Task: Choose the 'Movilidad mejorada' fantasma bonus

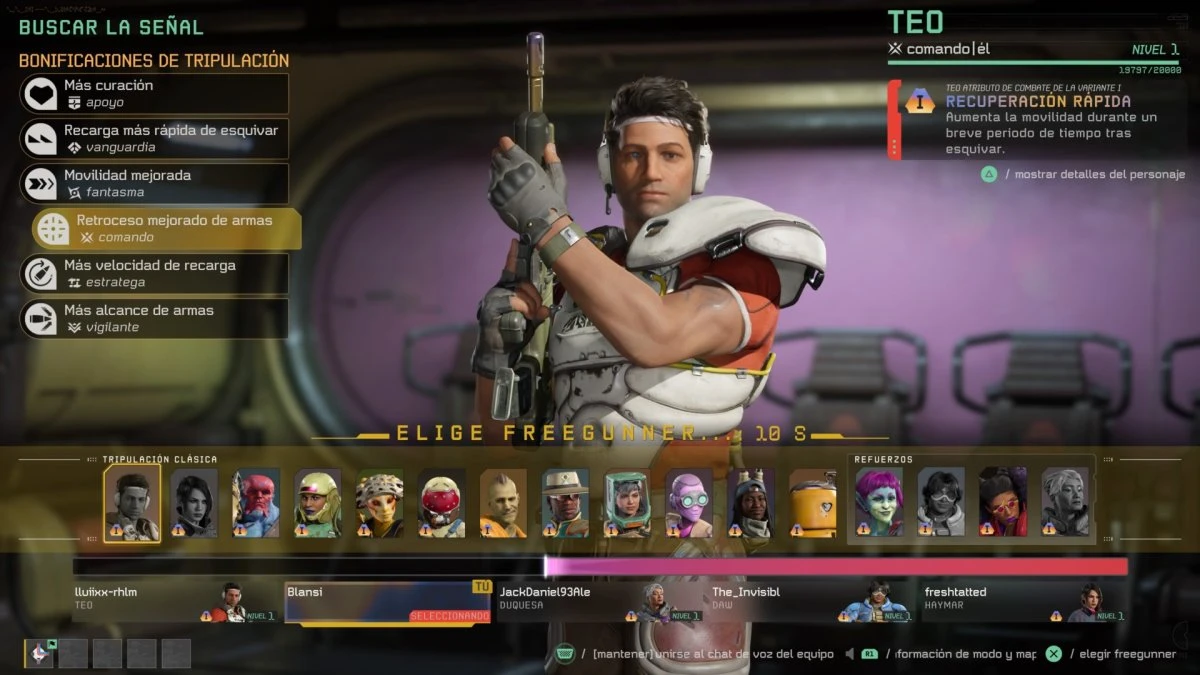Action: tap(154, 184)
